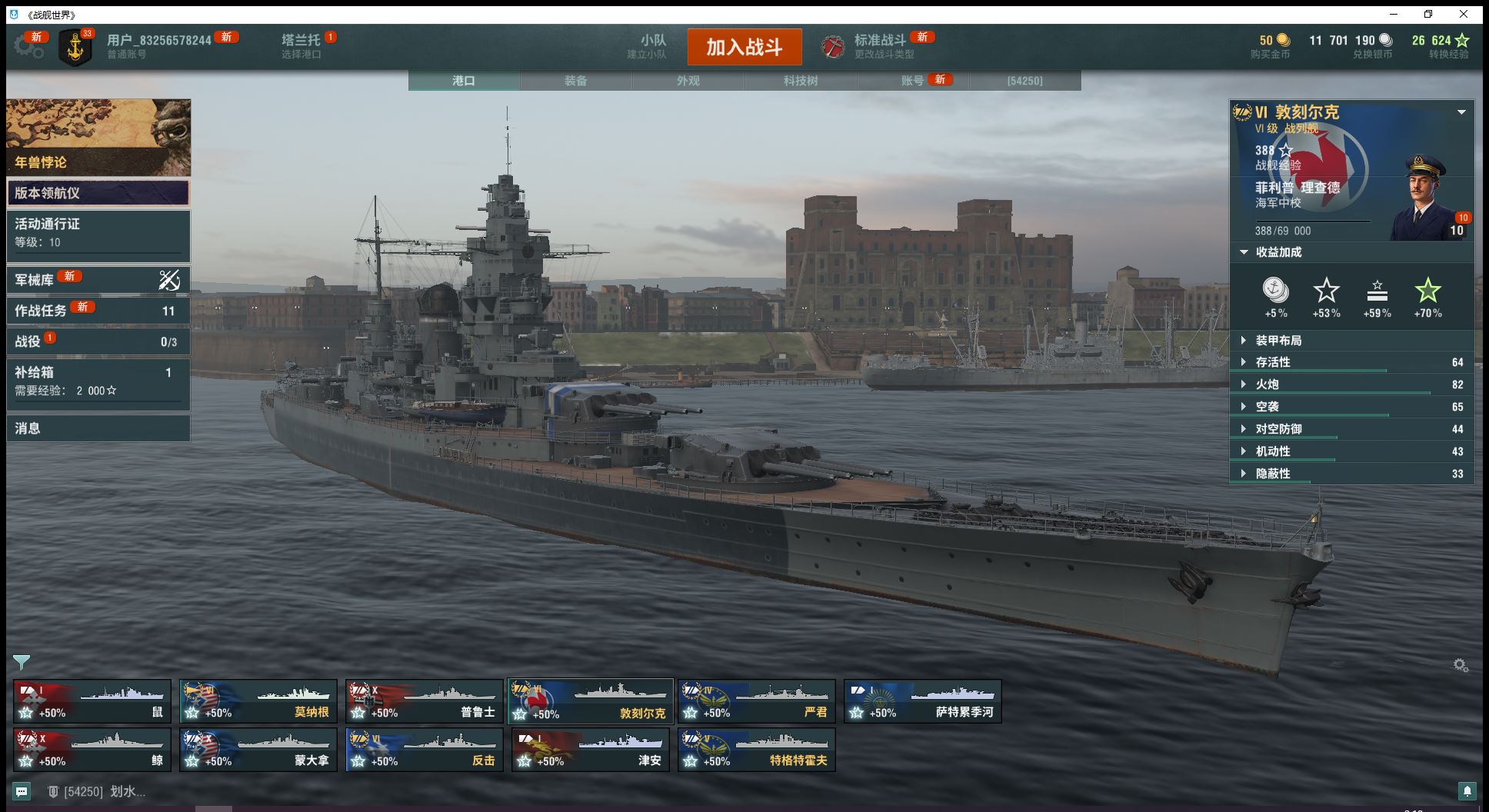Open the 科技树 tech tree tab
The image size is (1489, 812).
(x=800, y=81)
